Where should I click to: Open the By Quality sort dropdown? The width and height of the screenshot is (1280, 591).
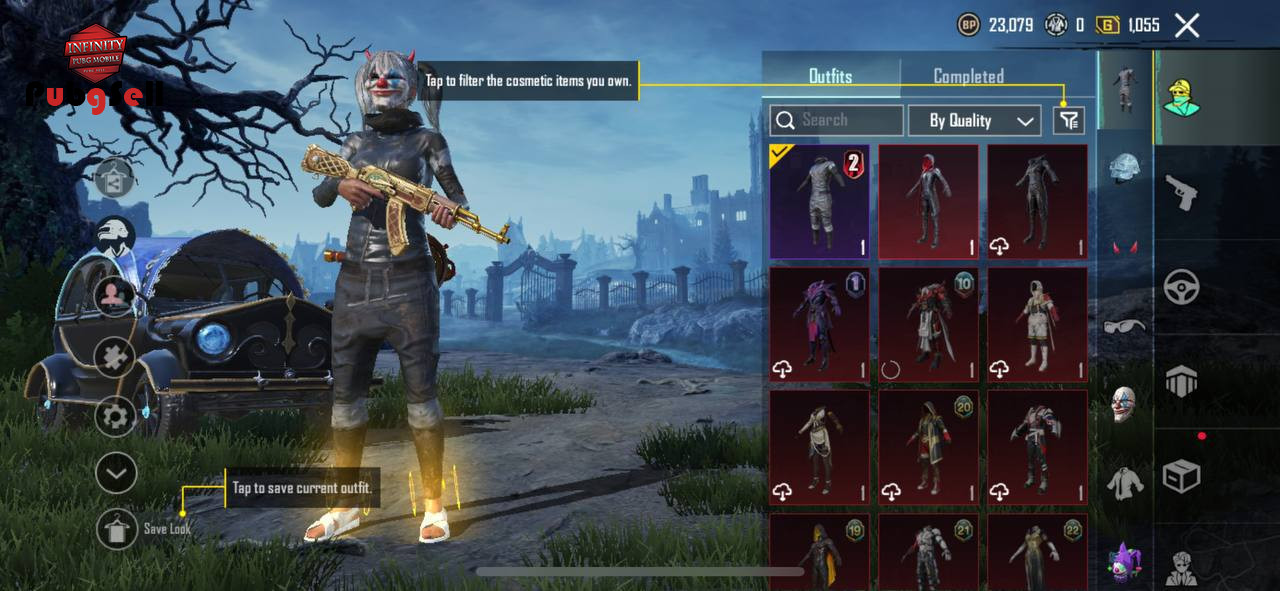click(974, 121)
